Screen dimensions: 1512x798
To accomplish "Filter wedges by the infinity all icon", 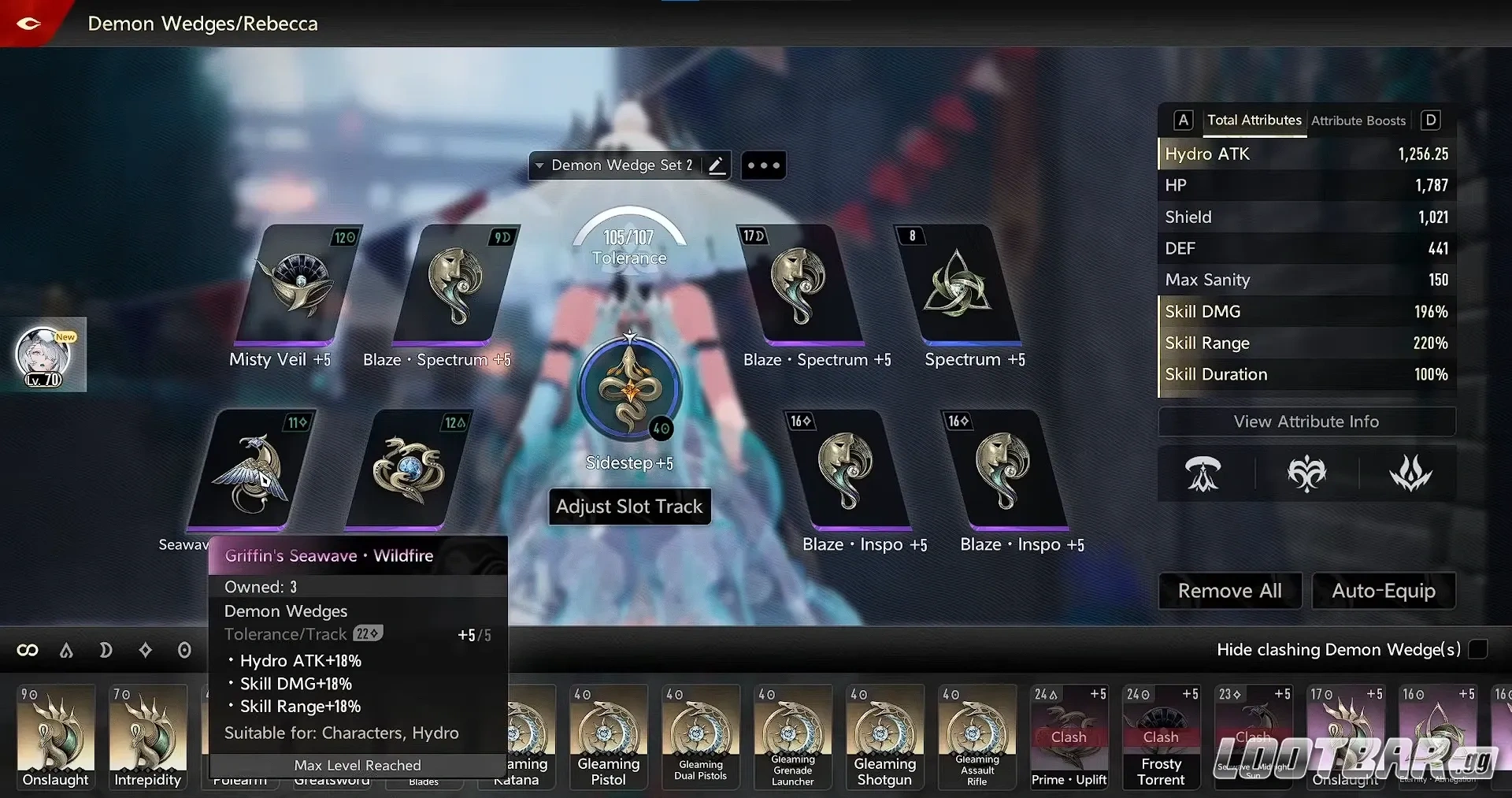I will coord(28,650).
